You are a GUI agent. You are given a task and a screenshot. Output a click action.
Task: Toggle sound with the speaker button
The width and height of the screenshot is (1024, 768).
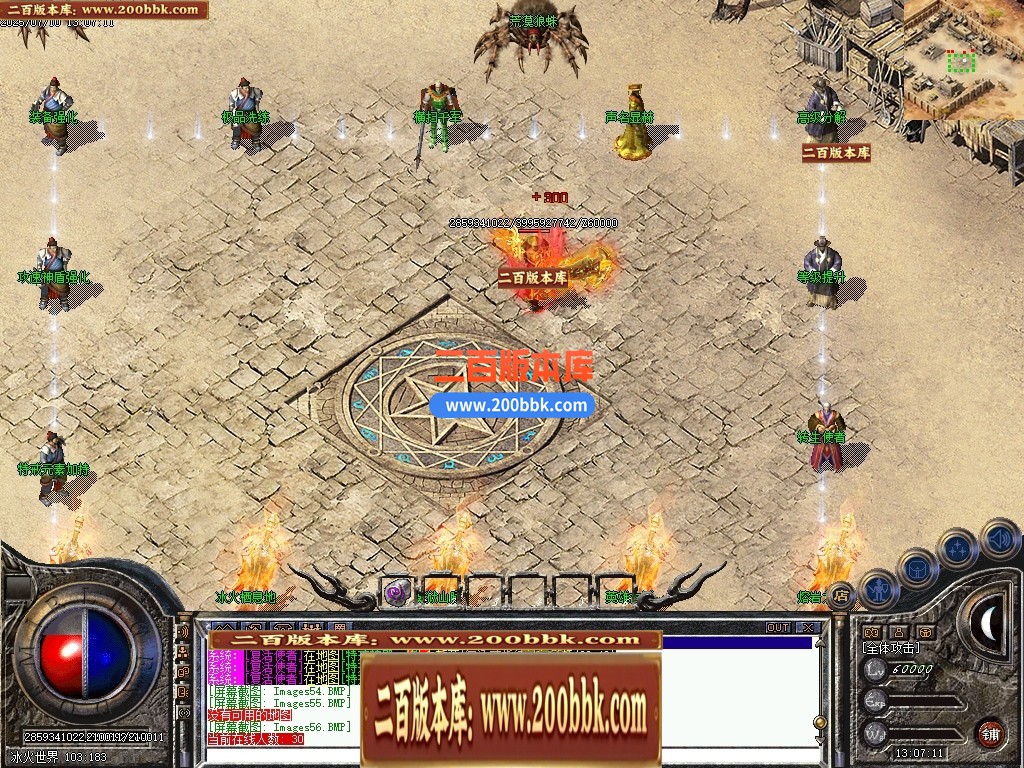pos(998,539)
